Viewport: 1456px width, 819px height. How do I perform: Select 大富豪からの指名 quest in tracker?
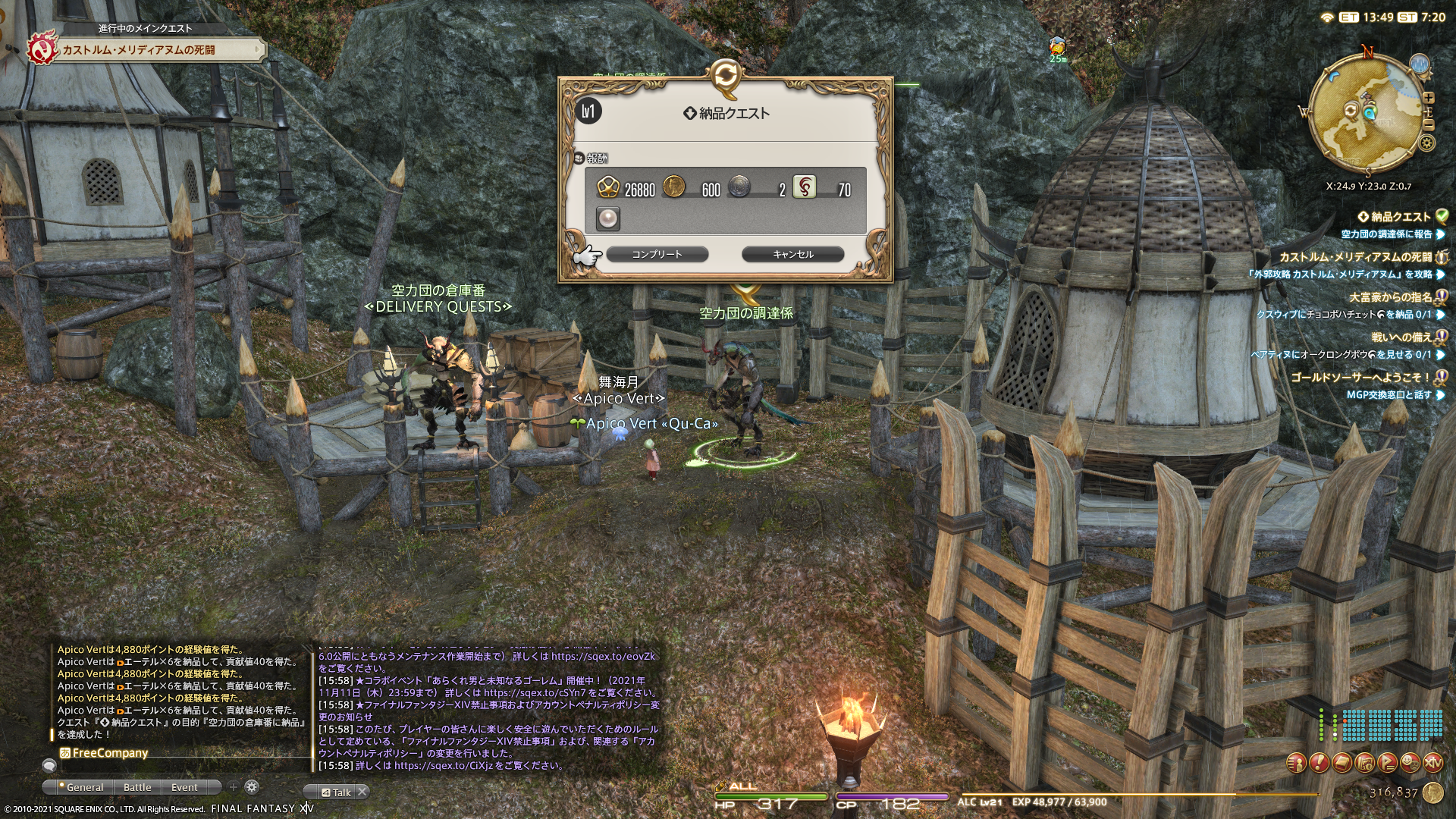(1390, 297)
